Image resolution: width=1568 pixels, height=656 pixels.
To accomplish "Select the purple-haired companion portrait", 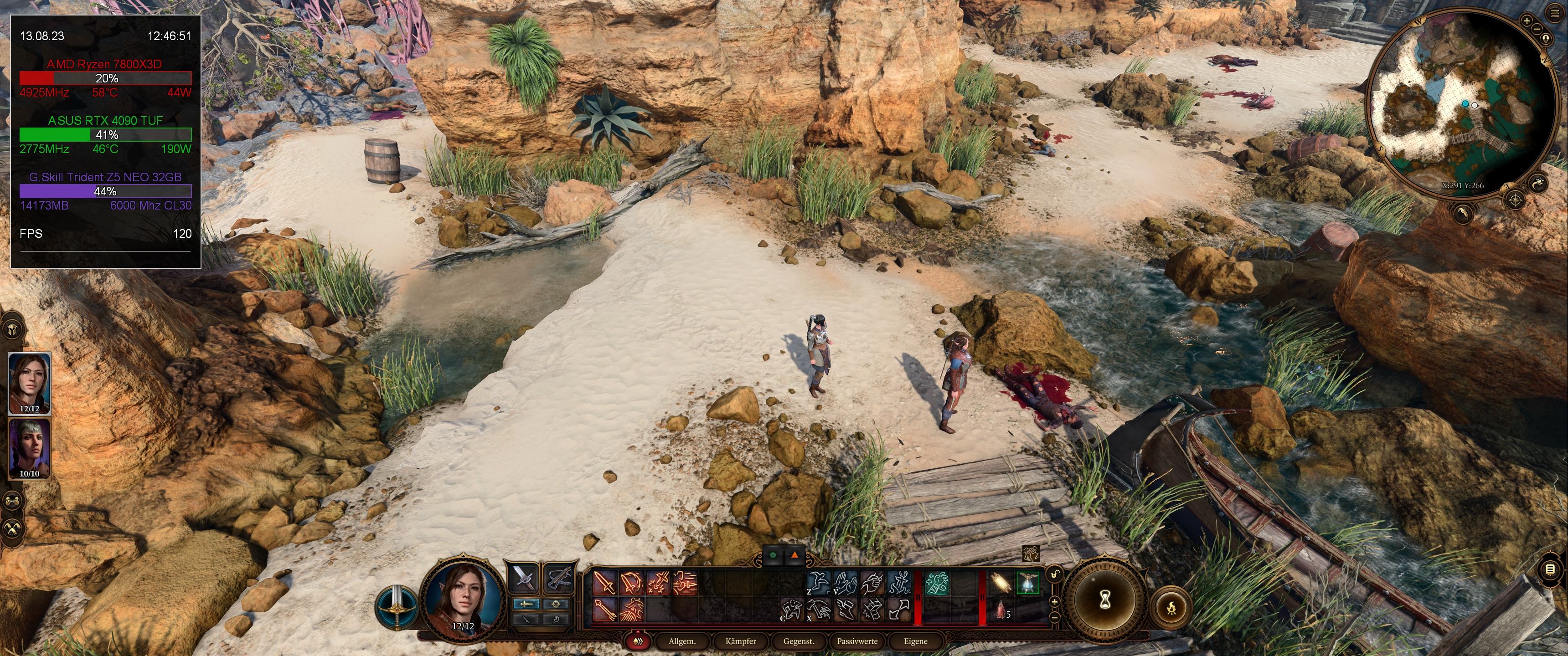I will [29, 448].
